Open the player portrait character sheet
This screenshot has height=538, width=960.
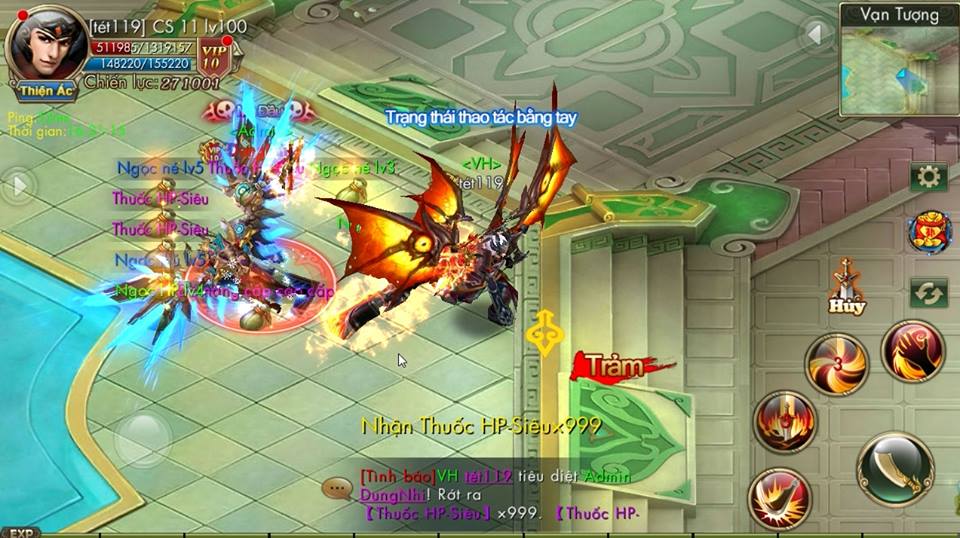tap(42, 45)
